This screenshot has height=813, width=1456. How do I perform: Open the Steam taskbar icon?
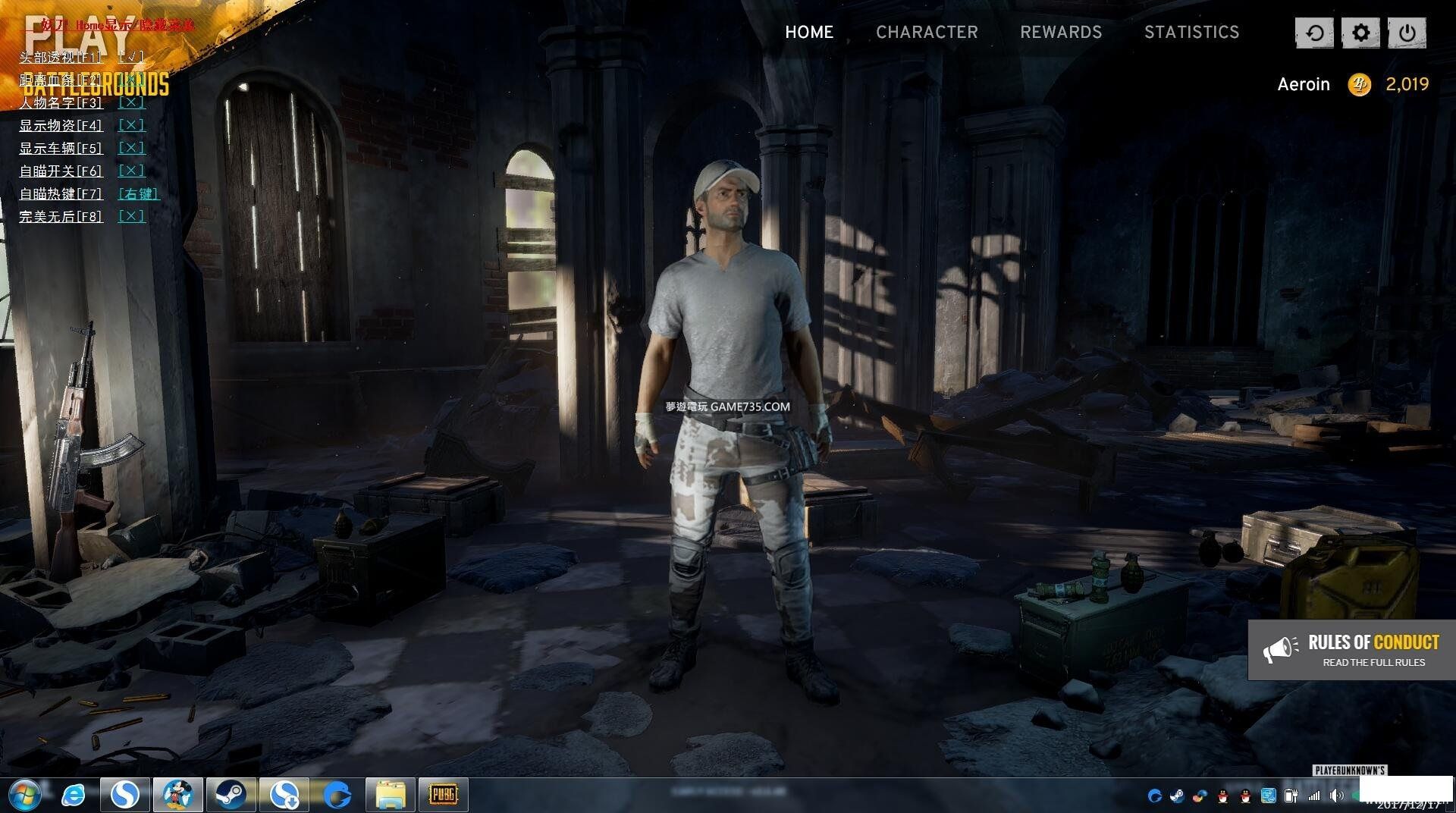coord(230,795)
